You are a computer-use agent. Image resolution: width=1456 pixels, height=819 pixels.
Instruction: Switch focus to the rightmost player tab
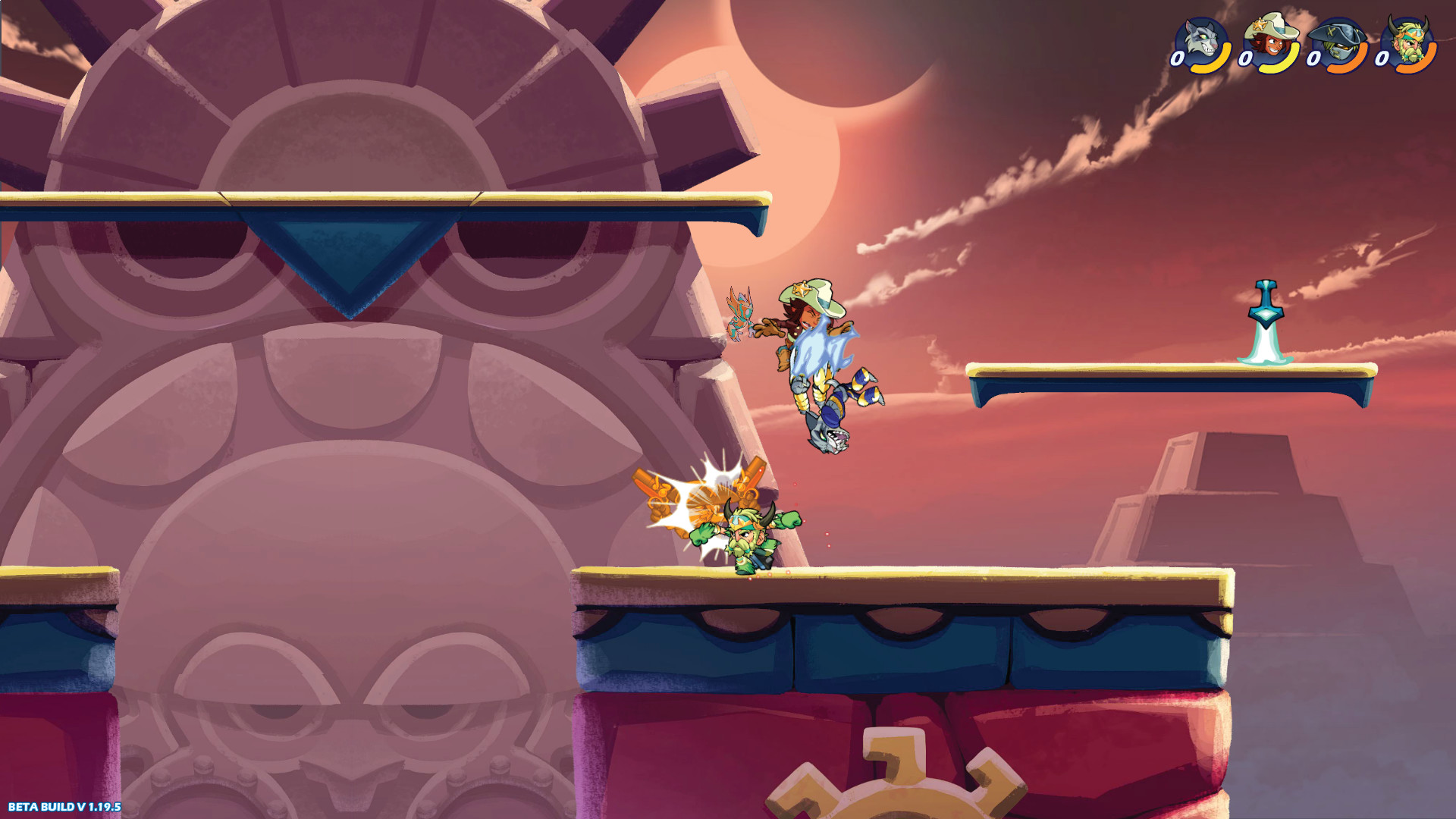(x=1409, y=36)
